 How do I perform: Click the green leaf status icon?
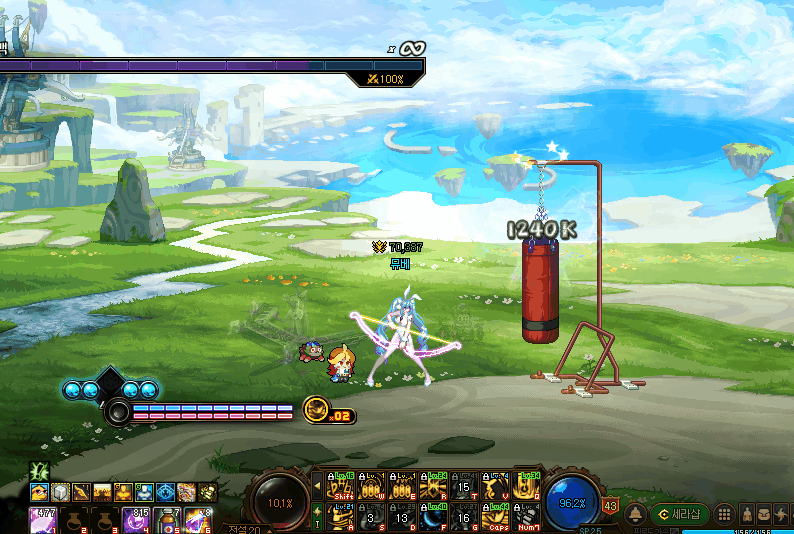(x=40, y=470)
